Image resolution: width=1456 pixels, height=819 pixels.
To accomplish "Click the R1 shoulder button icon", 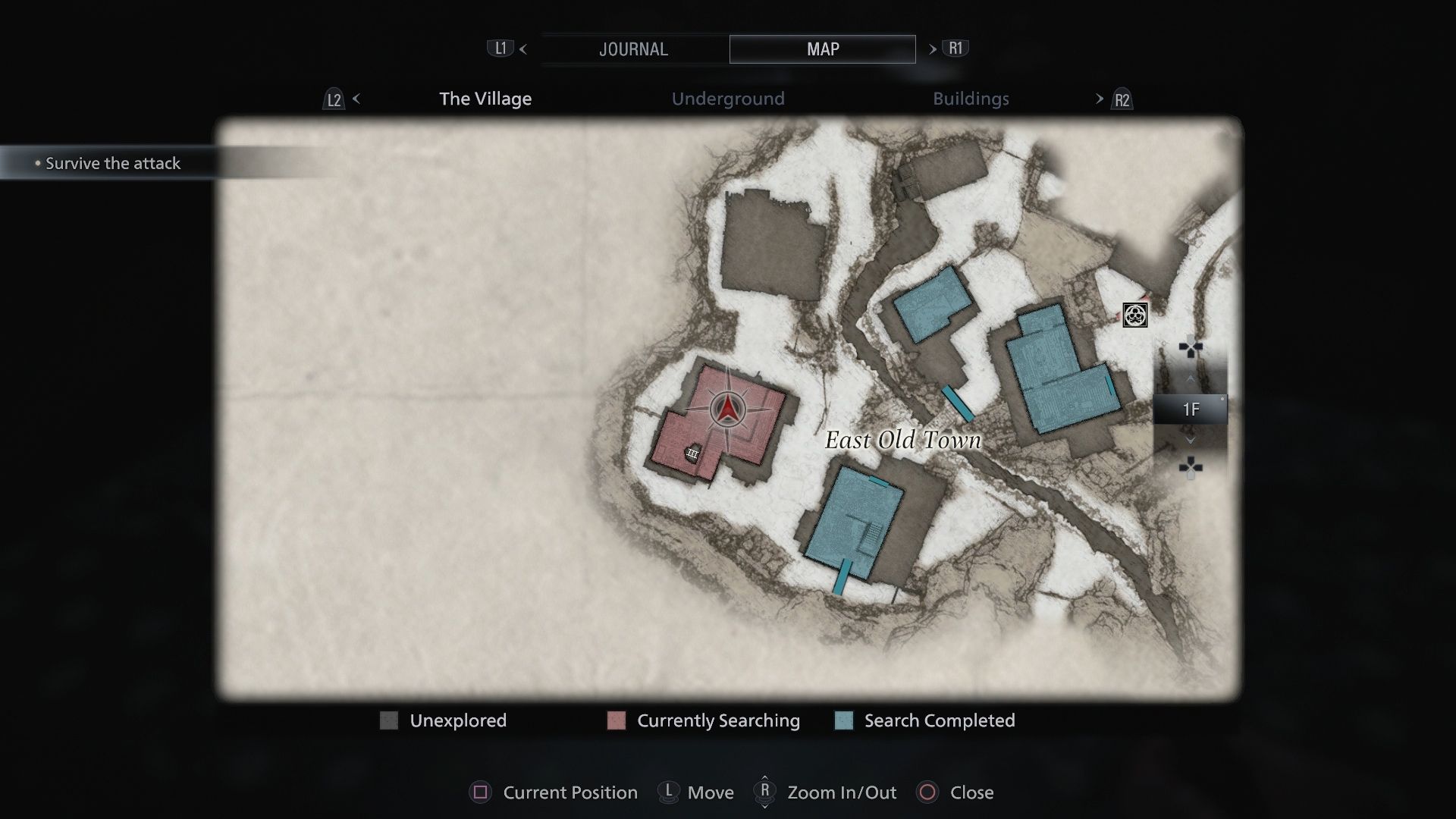I will (x=955, y=48).
